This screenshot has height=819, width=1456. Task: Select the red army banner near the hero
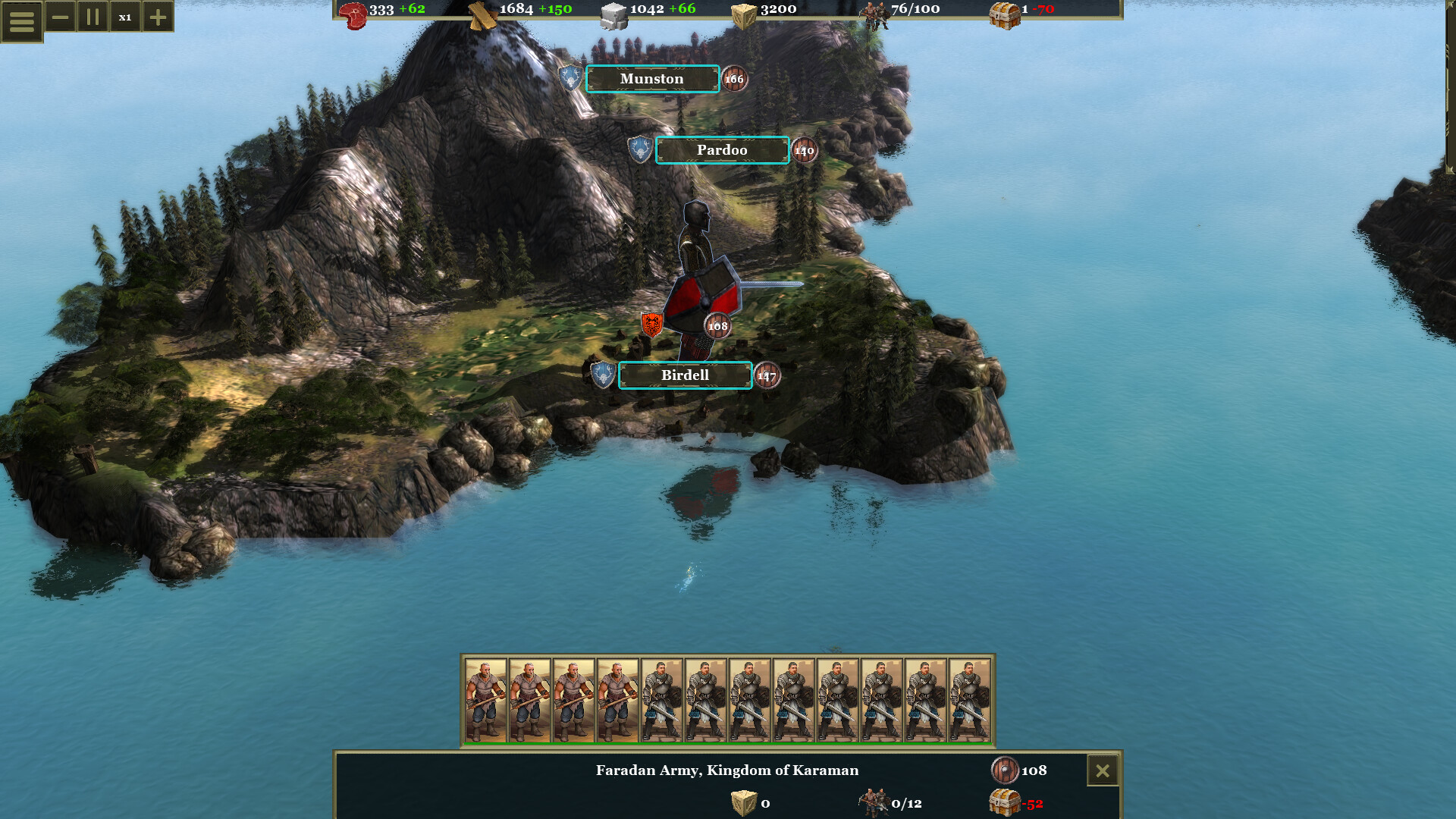coord(652,325)
